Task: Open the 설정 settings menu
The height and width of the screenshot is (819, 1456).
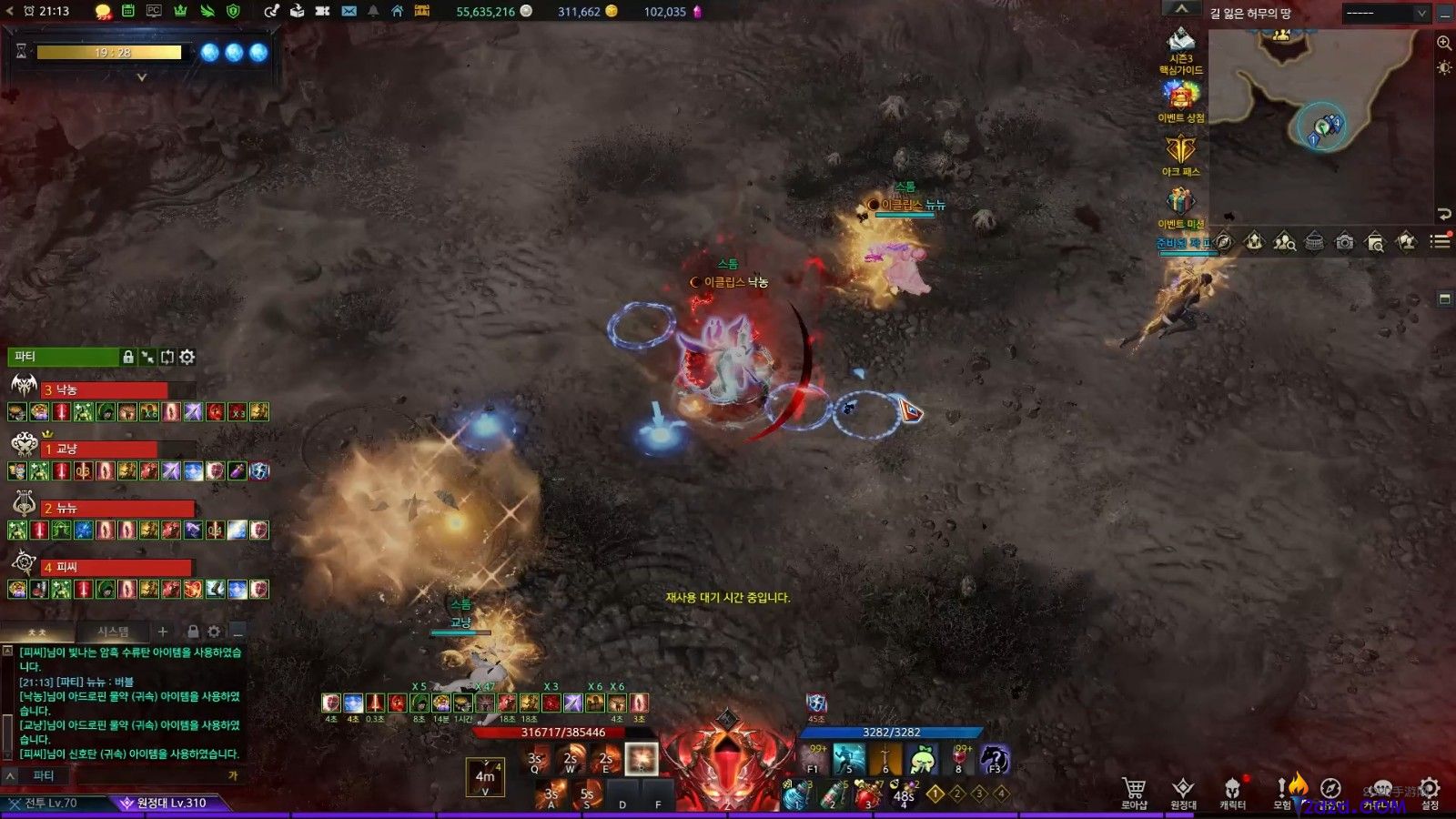Action: pos(1430,791)
